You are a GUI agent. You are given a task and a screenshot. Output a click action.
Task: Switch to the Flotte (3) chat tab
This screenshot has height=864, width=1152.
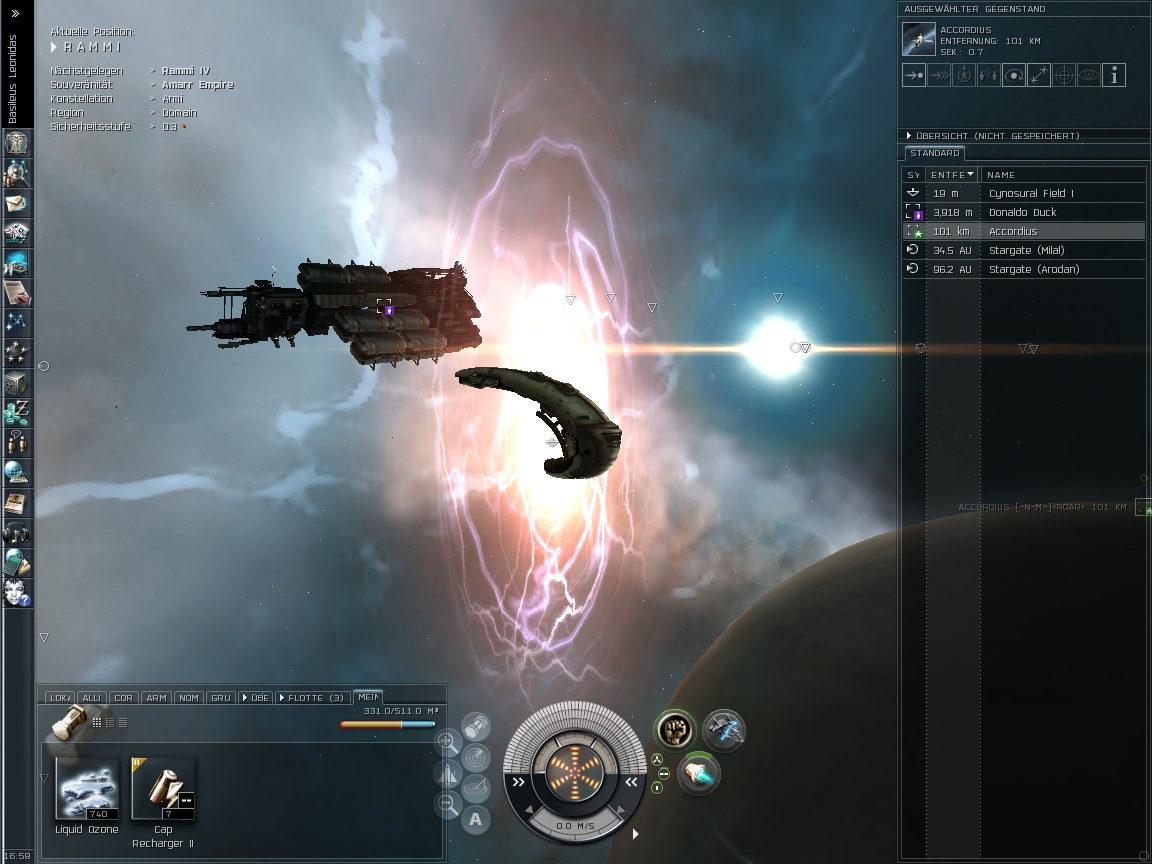[313, 697]
